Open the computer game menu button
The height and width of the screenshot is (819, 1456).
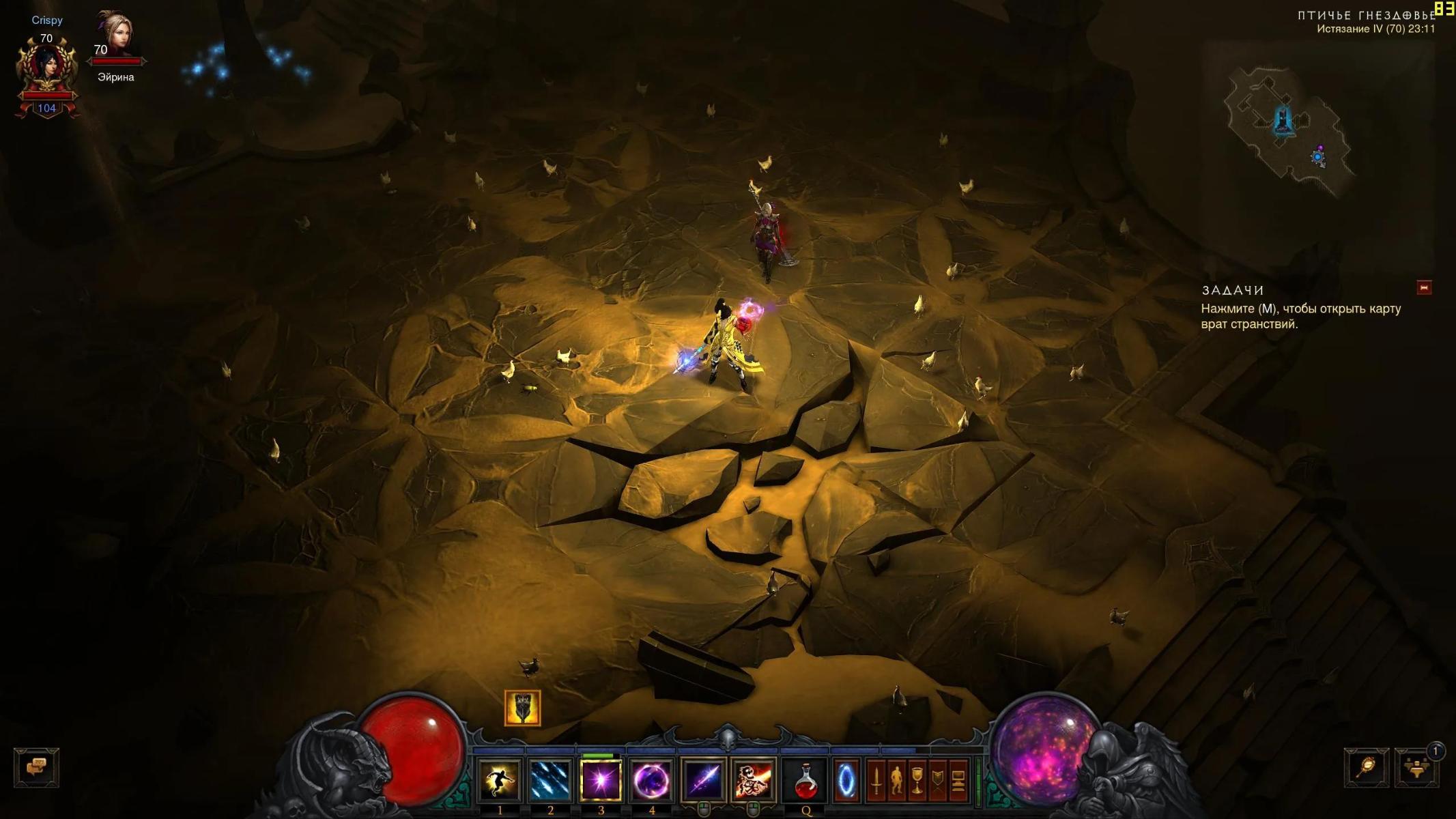(958, 780)
